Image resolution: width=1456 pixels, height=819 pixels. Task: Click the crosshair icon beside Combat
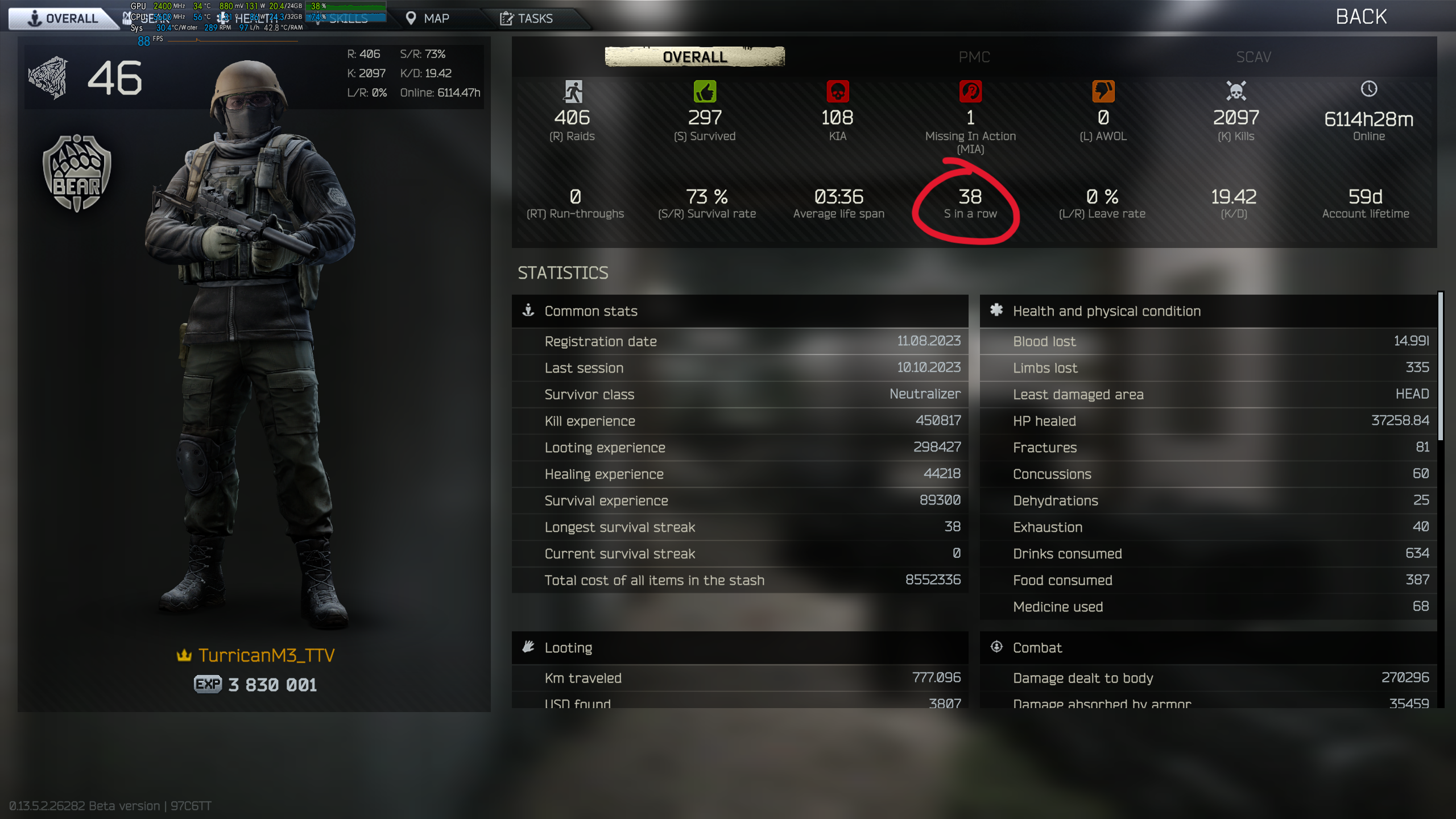[997, 647]
